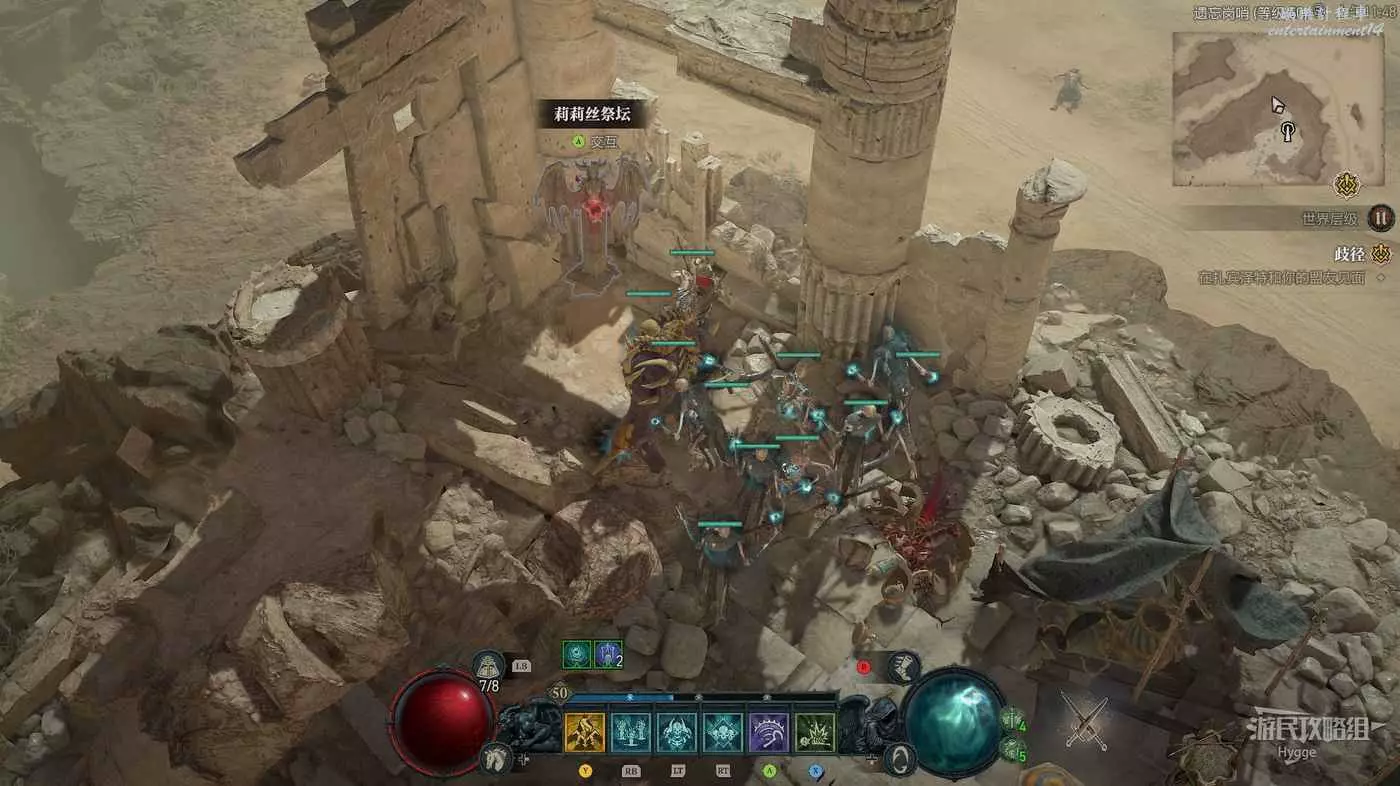Select the green minion counter showing 5
This screenshot has width=1400, height=786.
pos(1012,749)
